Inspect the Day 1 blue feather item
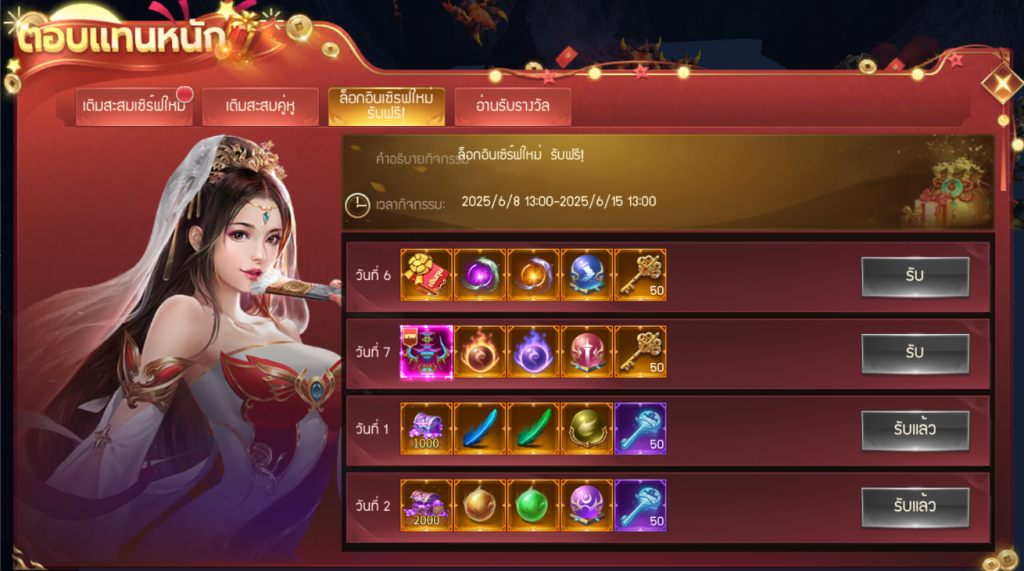Screen dimensions: 1024x571 (480, 429)
